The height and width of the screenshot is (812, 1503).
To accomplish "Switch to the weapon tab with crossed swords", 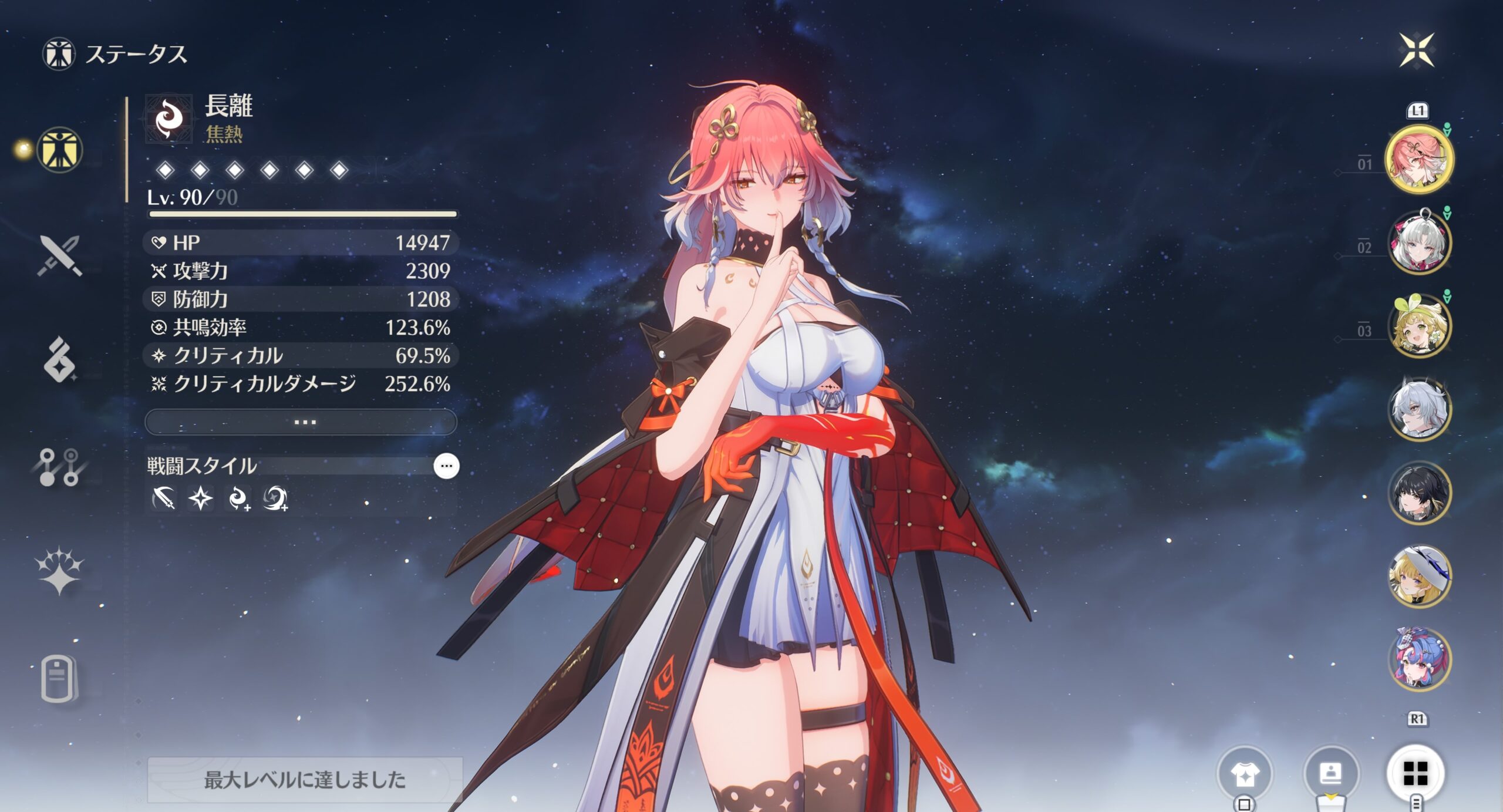I will pos(59,256).
